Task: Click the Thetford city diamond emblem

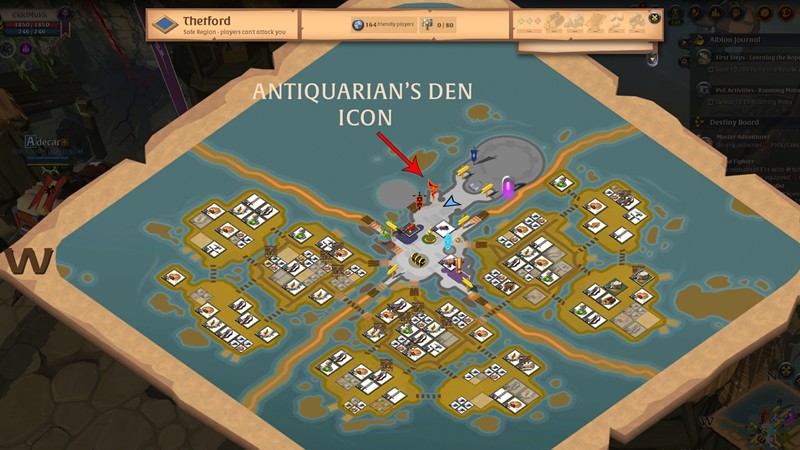Action: pos(165,23)
